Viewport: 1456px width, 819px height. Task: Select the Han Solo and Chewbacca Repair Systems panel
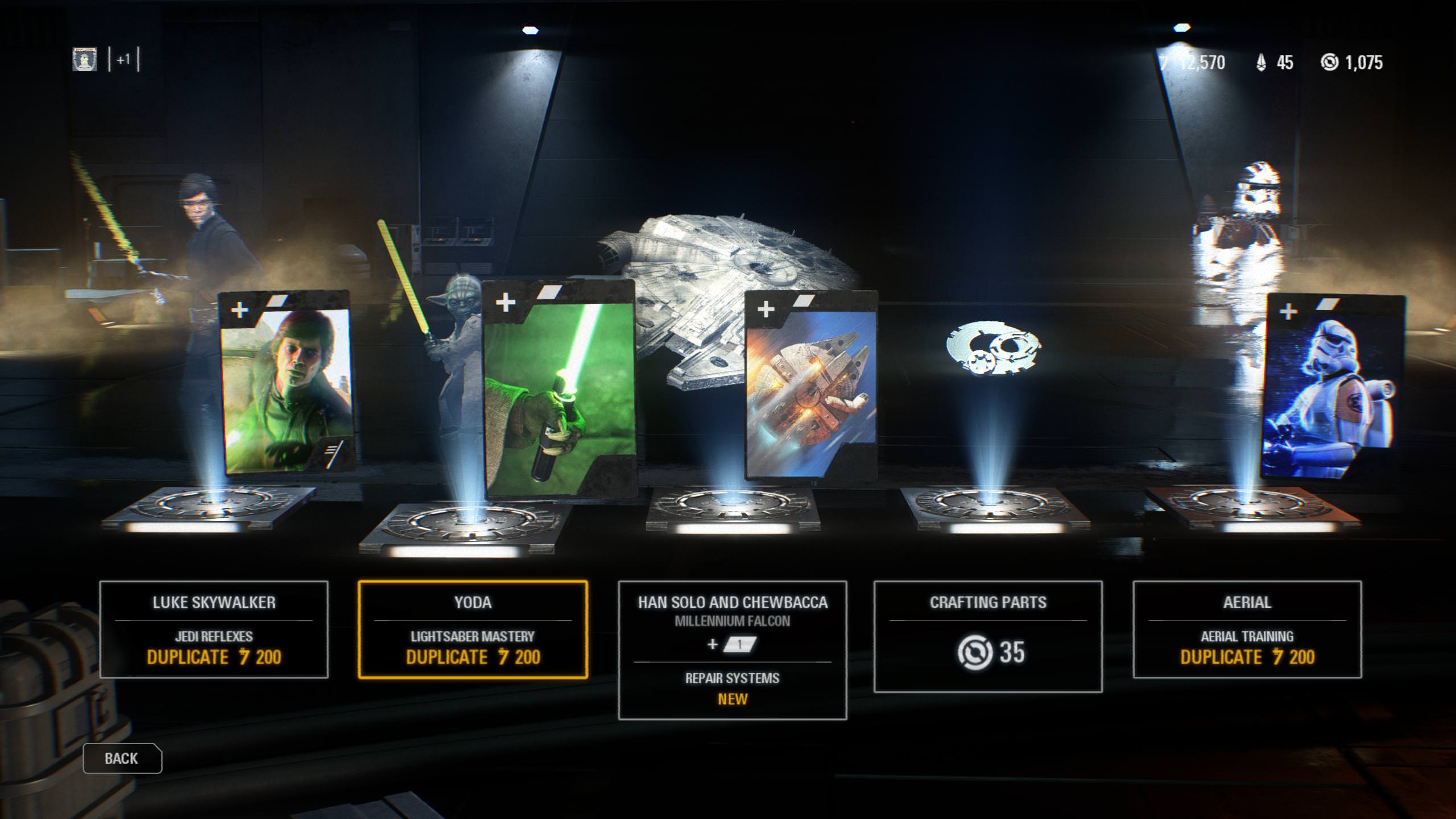[732, 650]
